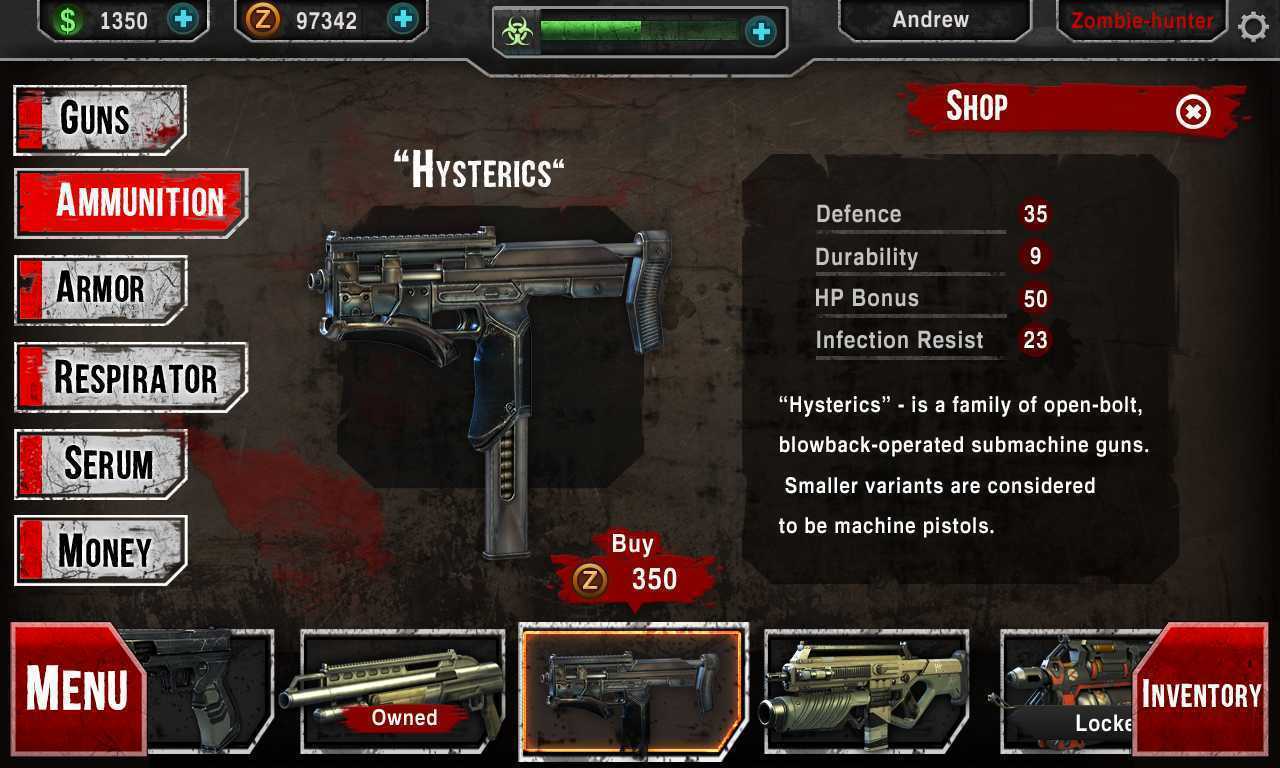Select the Armor category
The image size is (1280, 768).
click(x=101, y=289)
